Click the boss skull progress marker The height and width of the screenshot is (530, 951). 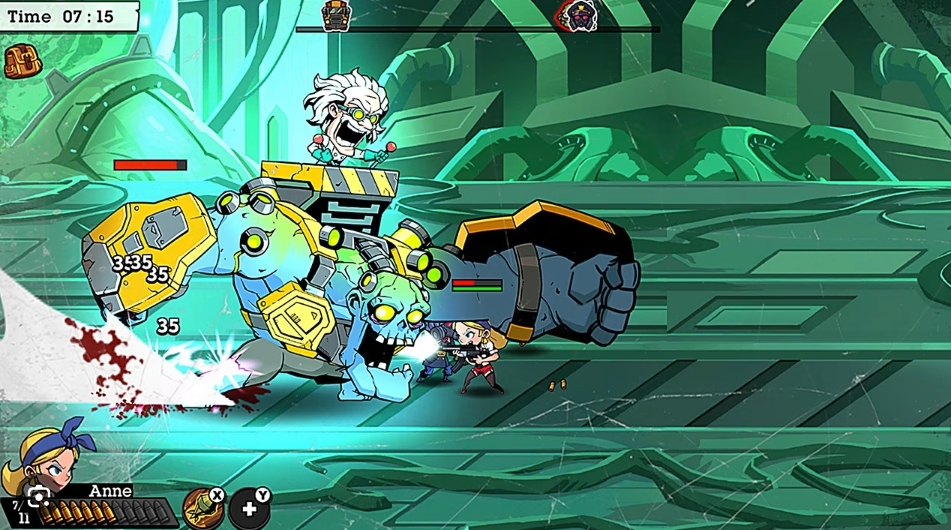pos(577,15)
